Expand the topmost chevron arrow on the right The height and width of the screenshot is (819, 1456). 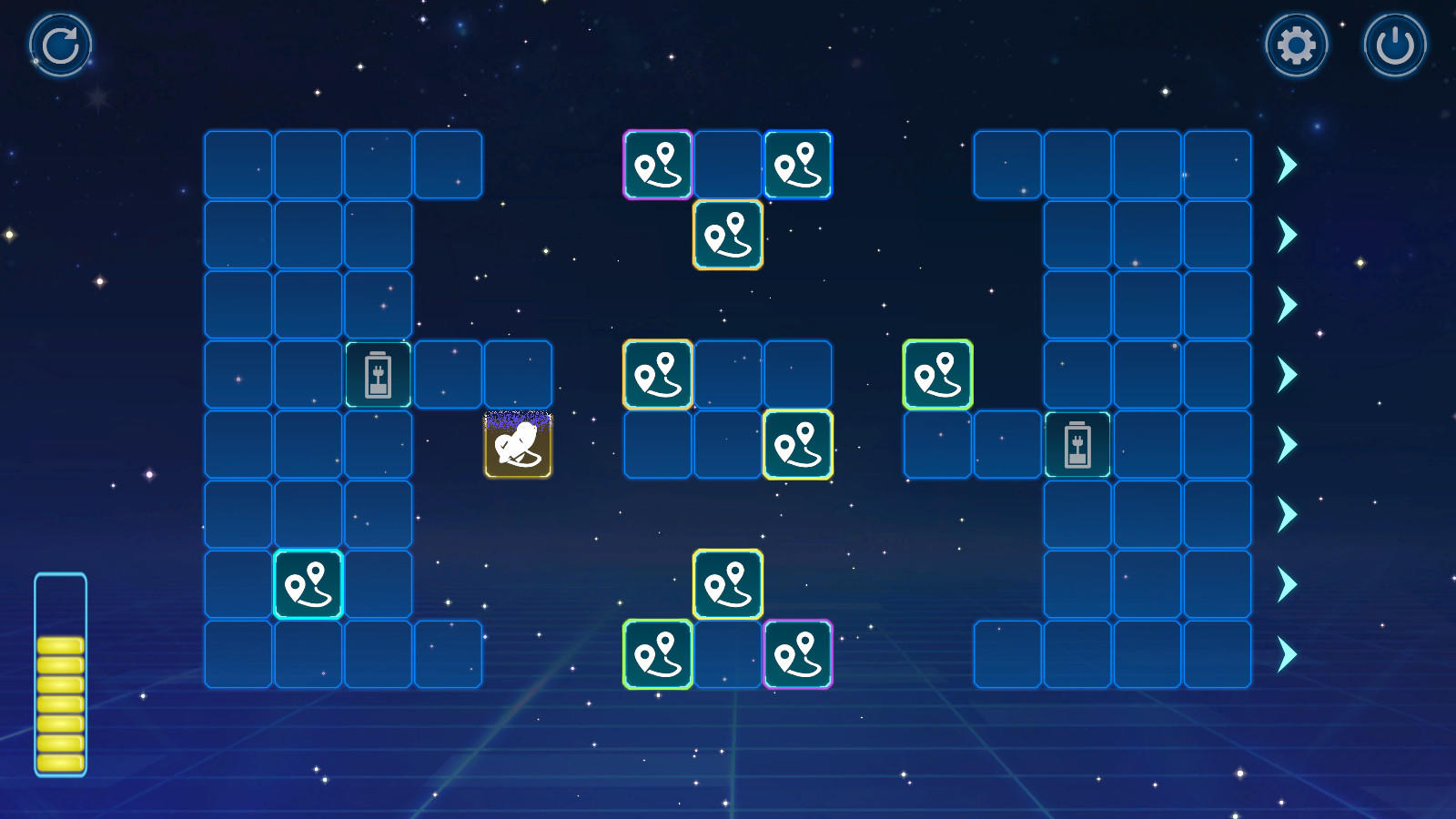pos(1287,164)
